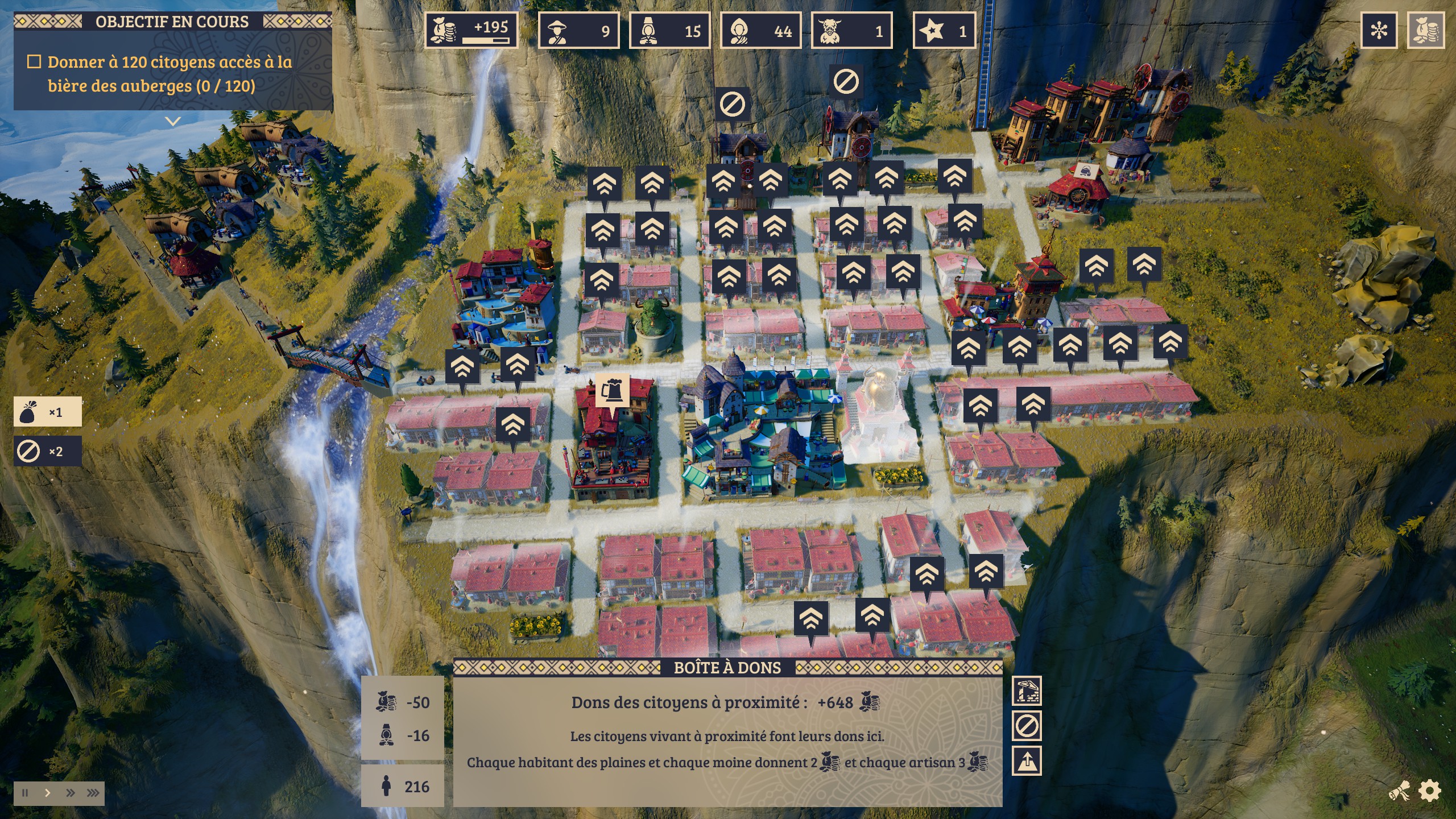Pause the game speed
The width and height of the screenshot is (1456, 819).
pos(25,793)
